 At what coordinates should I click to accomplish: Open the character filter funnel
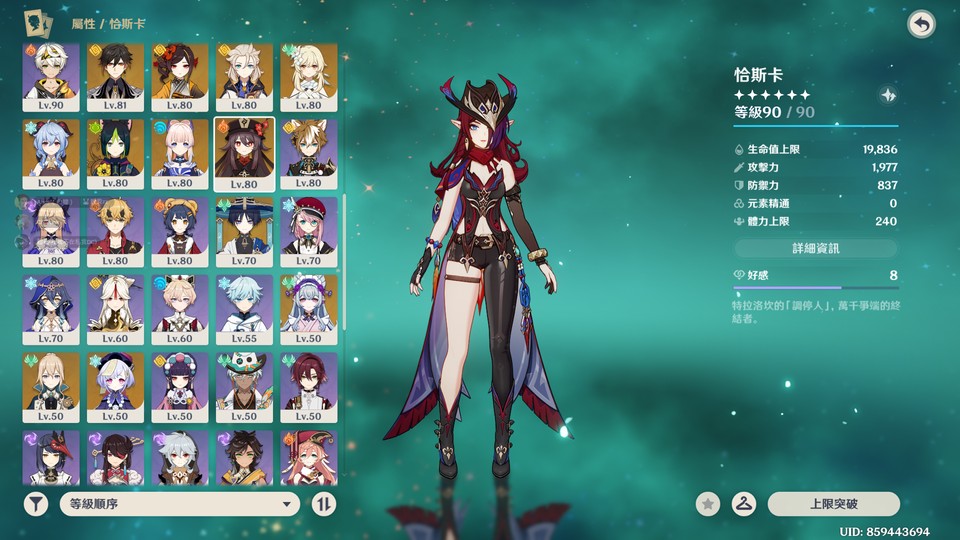pos(36,504)
